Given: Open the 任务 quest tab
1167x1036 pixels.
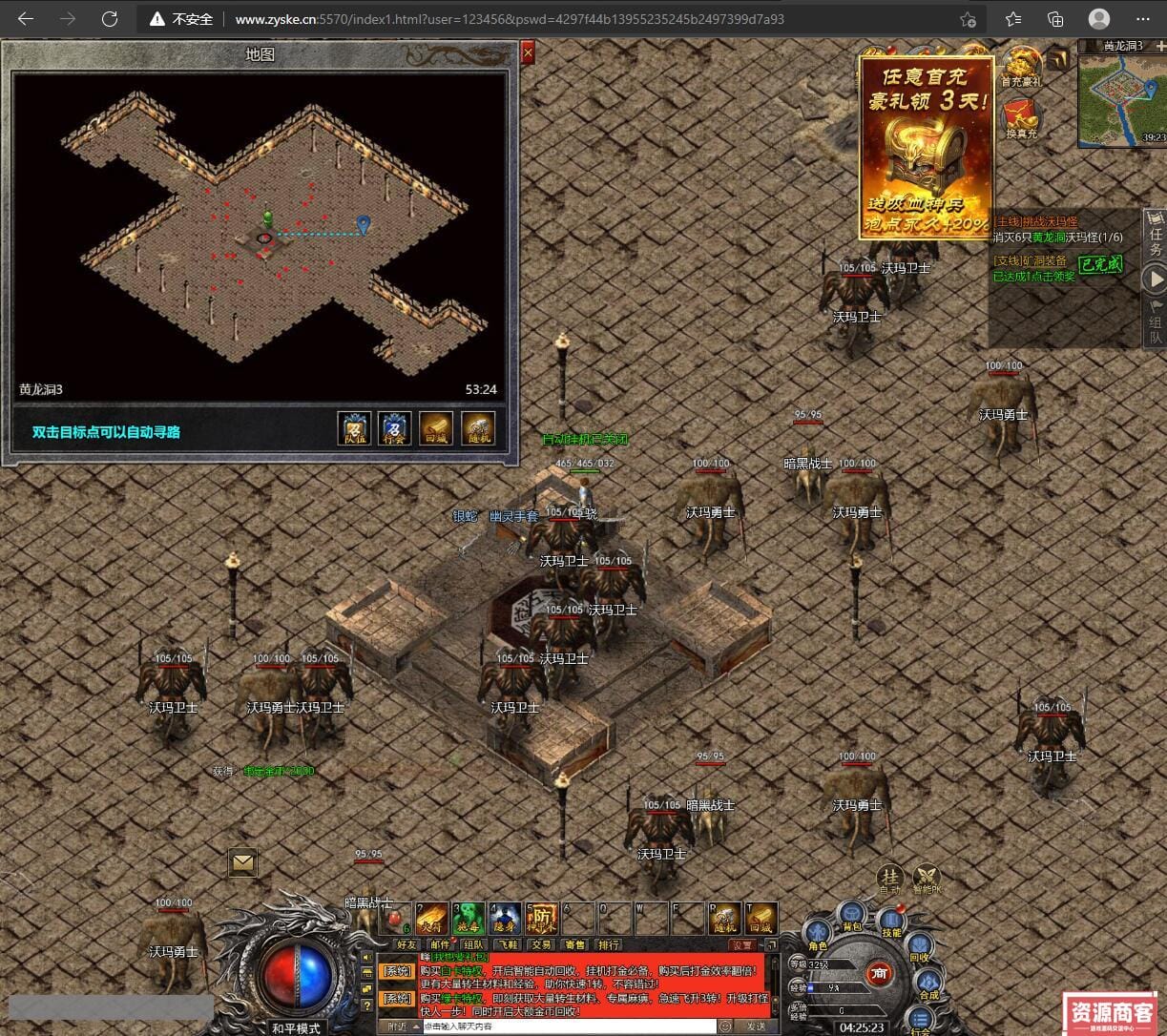Looking at the screenshot, I should pos(1156,234).
